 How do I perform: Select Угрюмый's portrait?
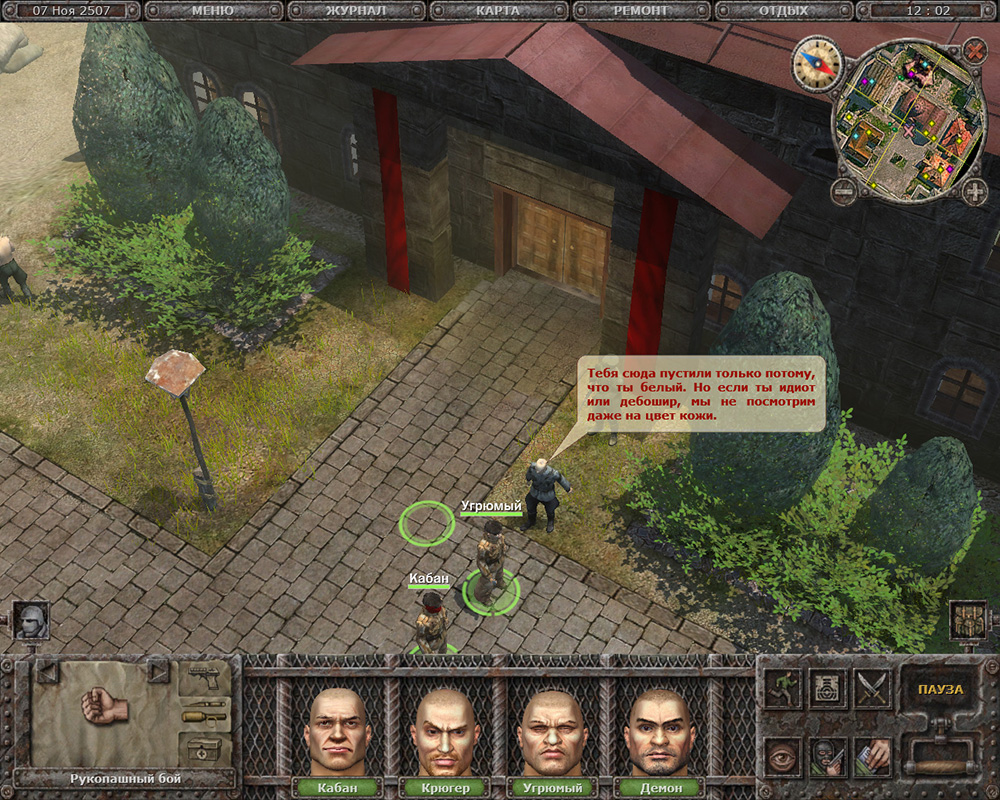[x=552, y=731]
